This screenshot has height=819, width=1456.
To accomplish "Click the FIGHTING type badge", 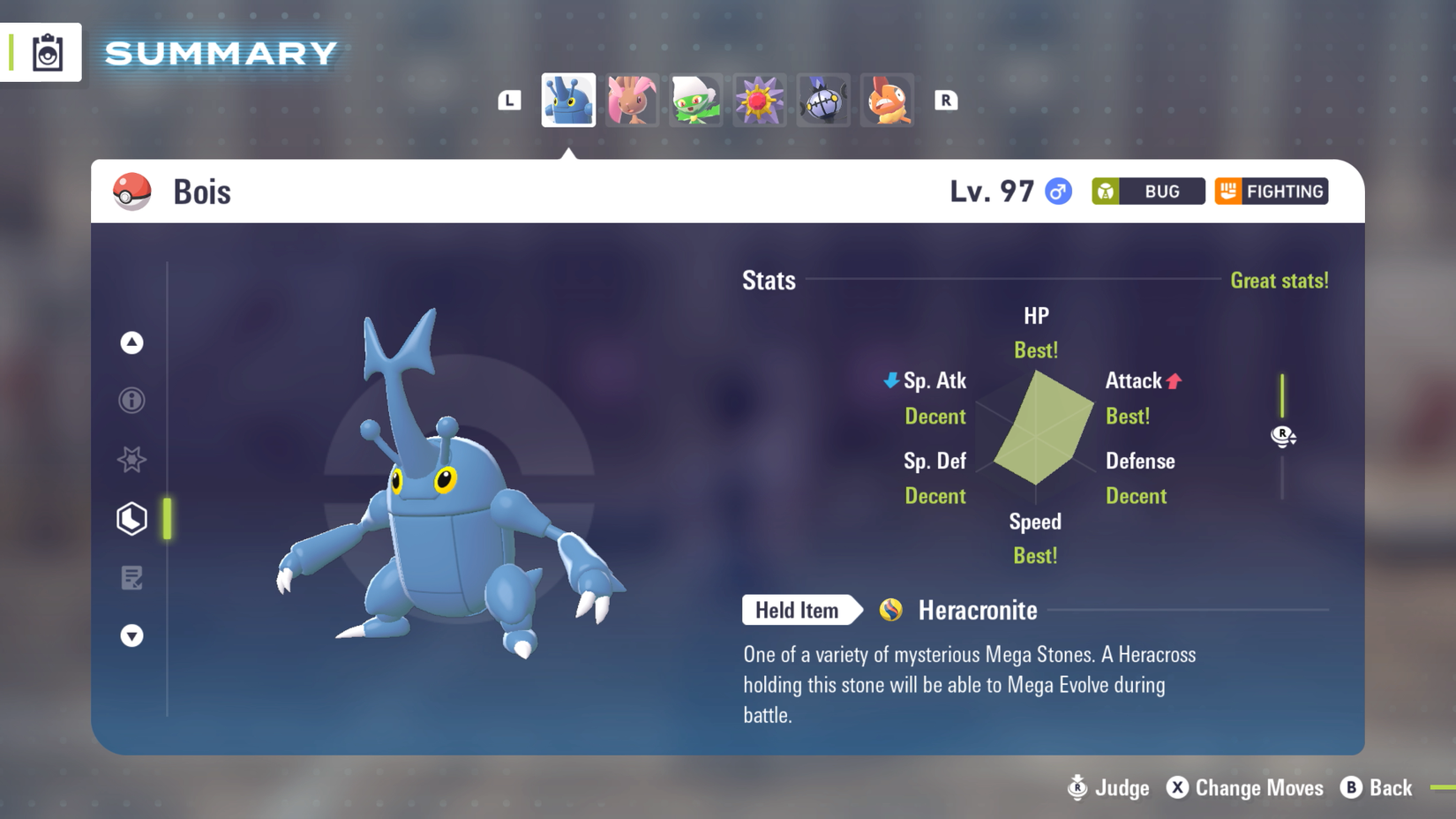I will tap(1271, 191).
